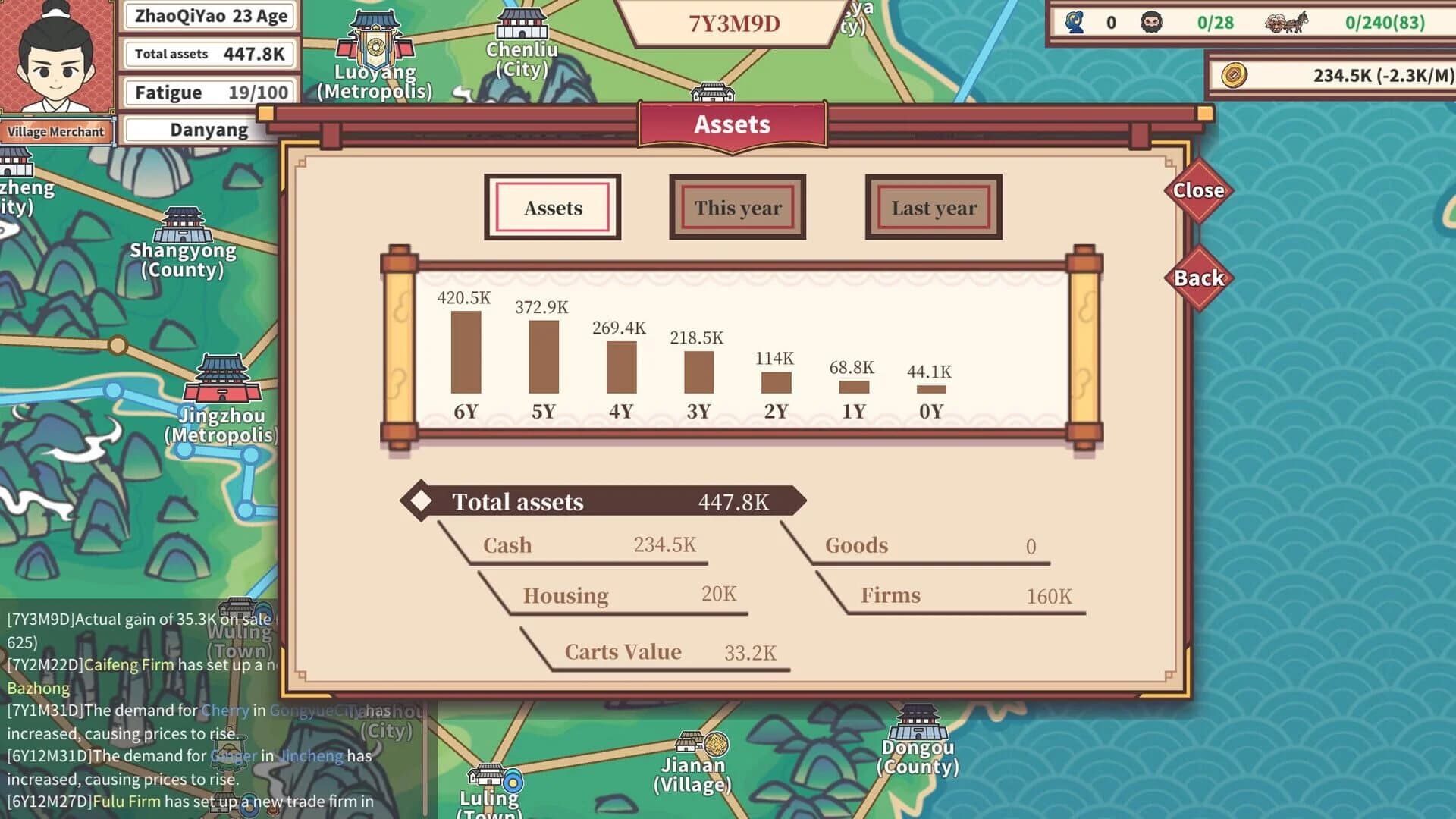1456x819 pixels.
Task: Click the Back button
Action: point(1199,278)
